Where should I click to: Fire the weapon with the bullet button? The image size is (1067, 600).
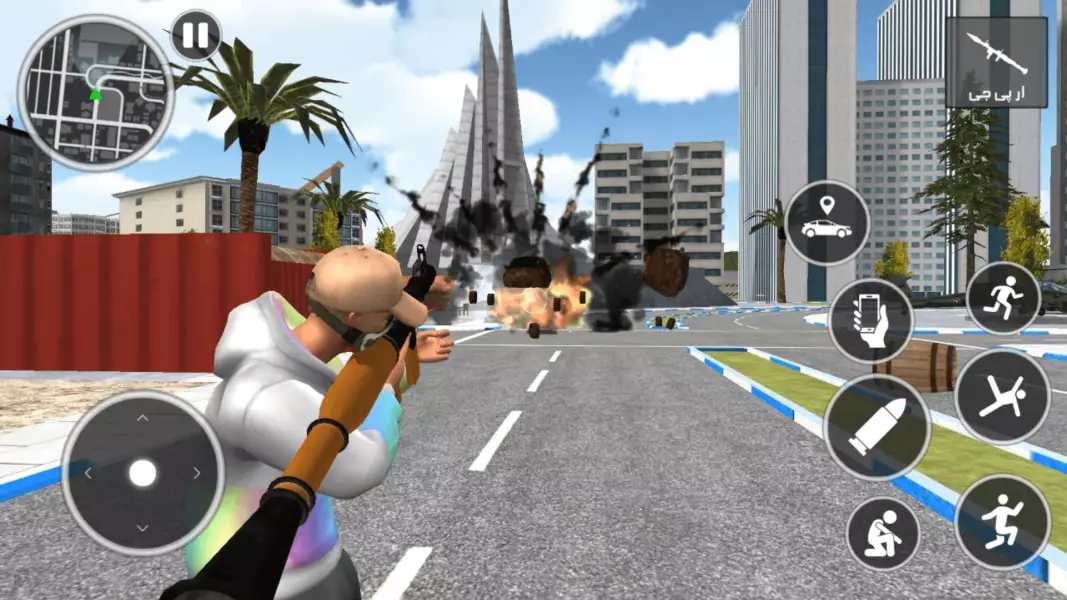tap(876, 427)
